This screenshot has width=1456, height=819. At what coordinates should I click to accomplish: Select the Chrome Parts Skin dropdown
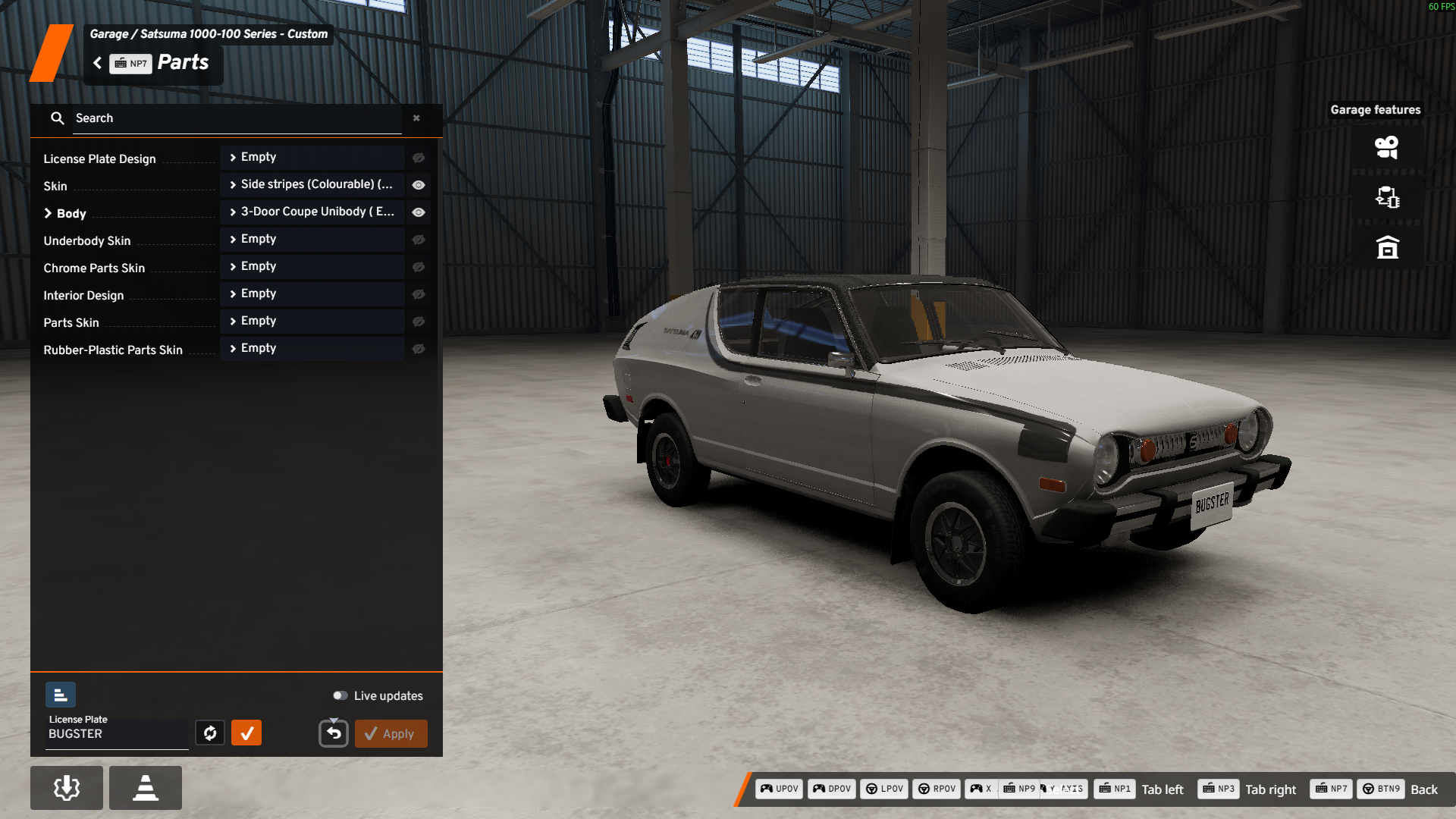click(312, 267)
